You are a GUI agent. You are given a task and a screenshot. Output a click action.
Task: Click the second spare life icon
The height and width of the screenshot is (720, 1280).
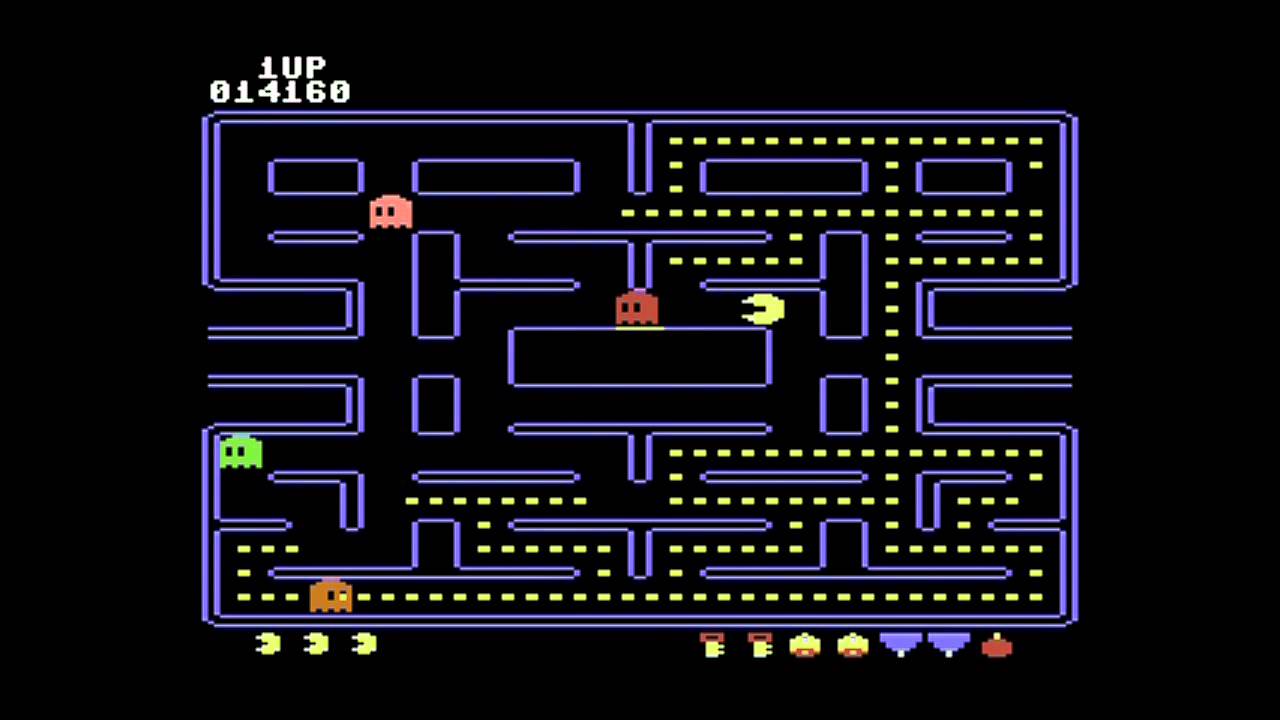pyautogui.click(x=315, y=645)
